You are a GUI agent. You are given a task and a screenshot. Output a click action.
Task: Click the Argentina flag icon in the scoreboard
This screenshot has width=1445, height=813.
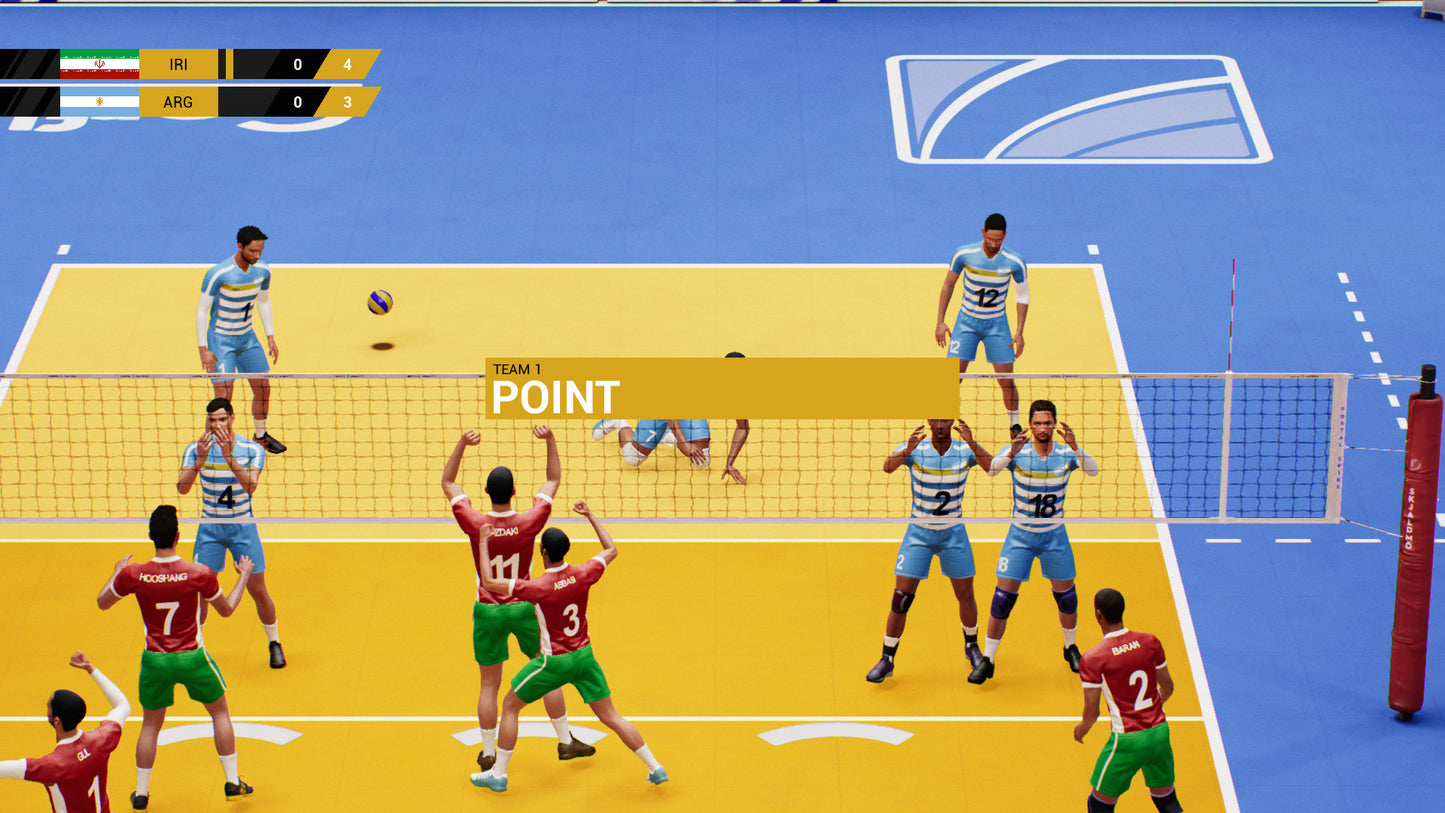pyautogui.click(x=98, y=101)
